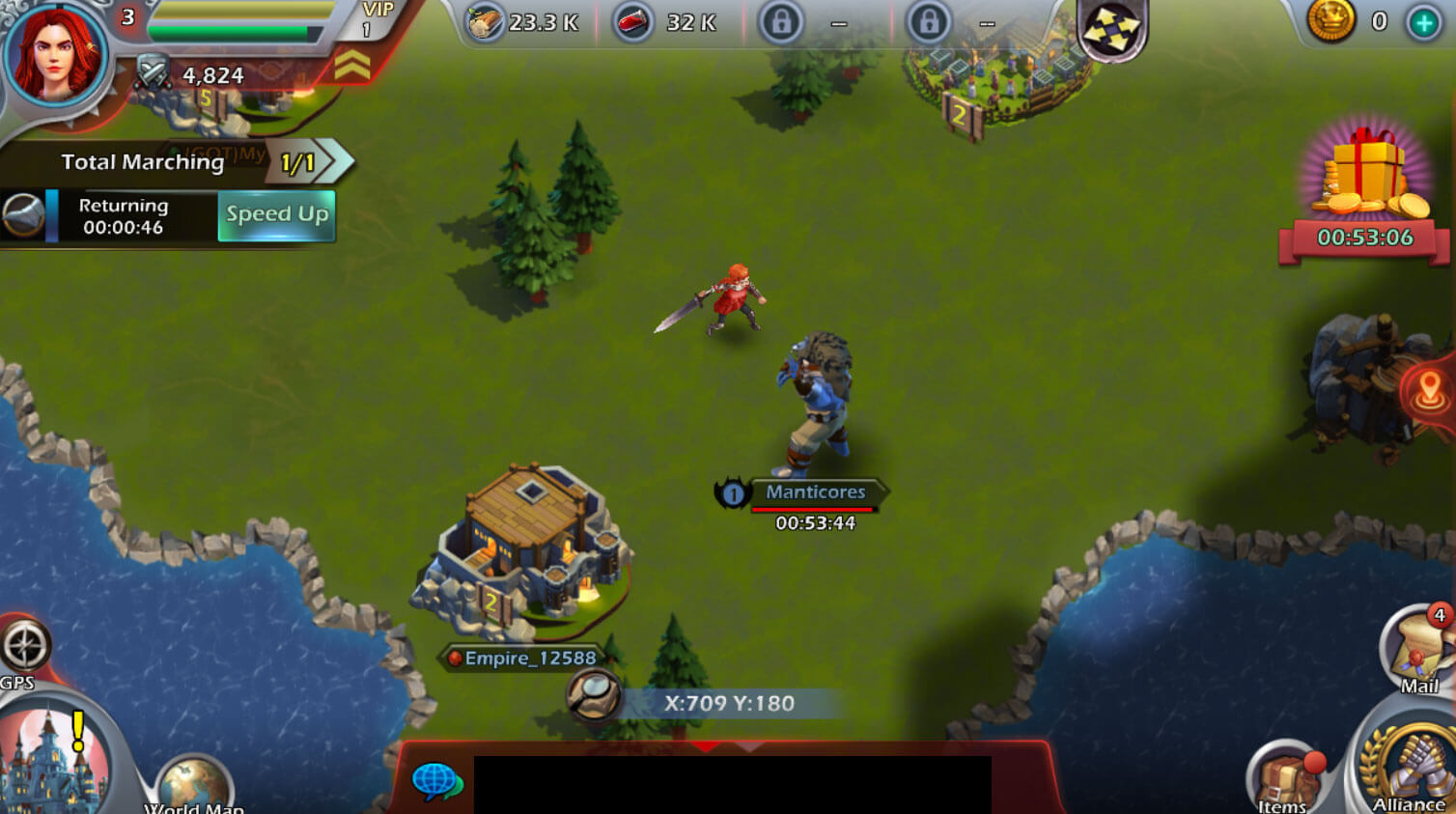
Task: Use fast travel cross-arrows icon at top
Action: pyautogui.click(x=1112, y=32)
